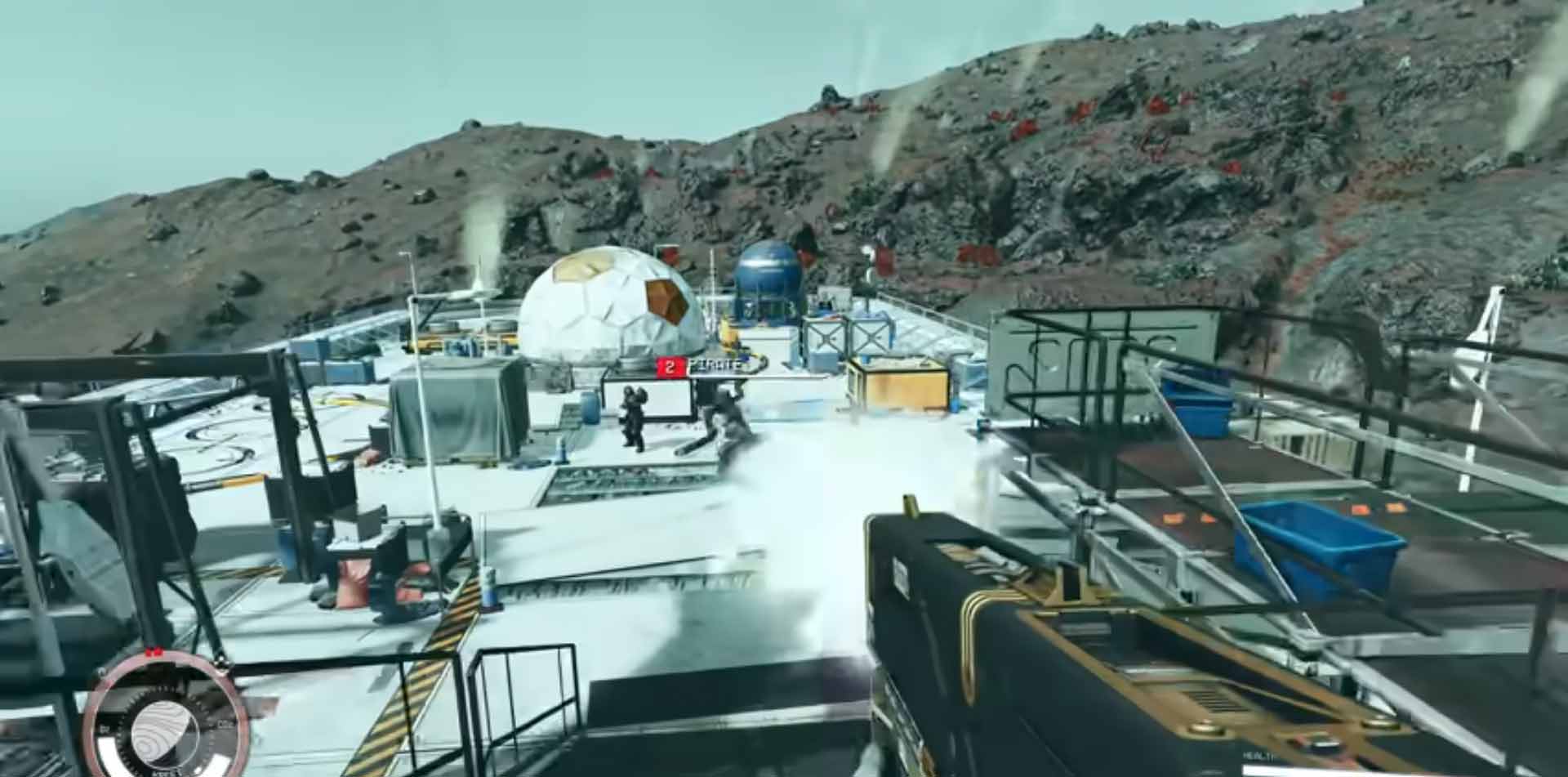Select the PIRATE enemy nameplate

tap(712, 366)
